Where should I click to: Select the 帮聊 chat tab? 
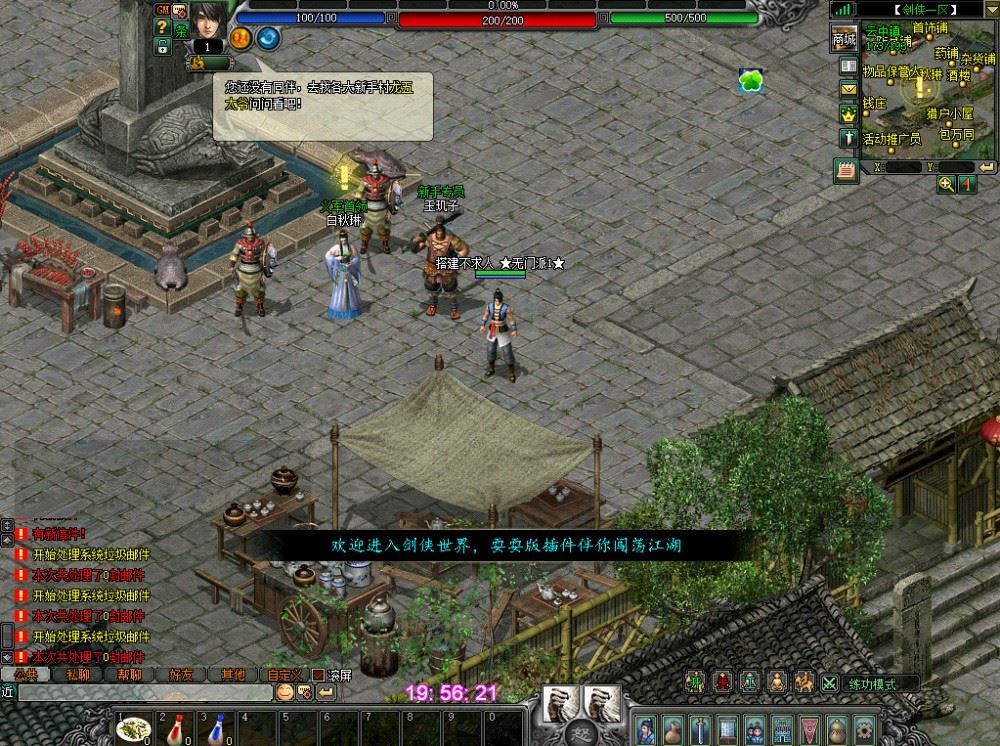coord(129,675)
